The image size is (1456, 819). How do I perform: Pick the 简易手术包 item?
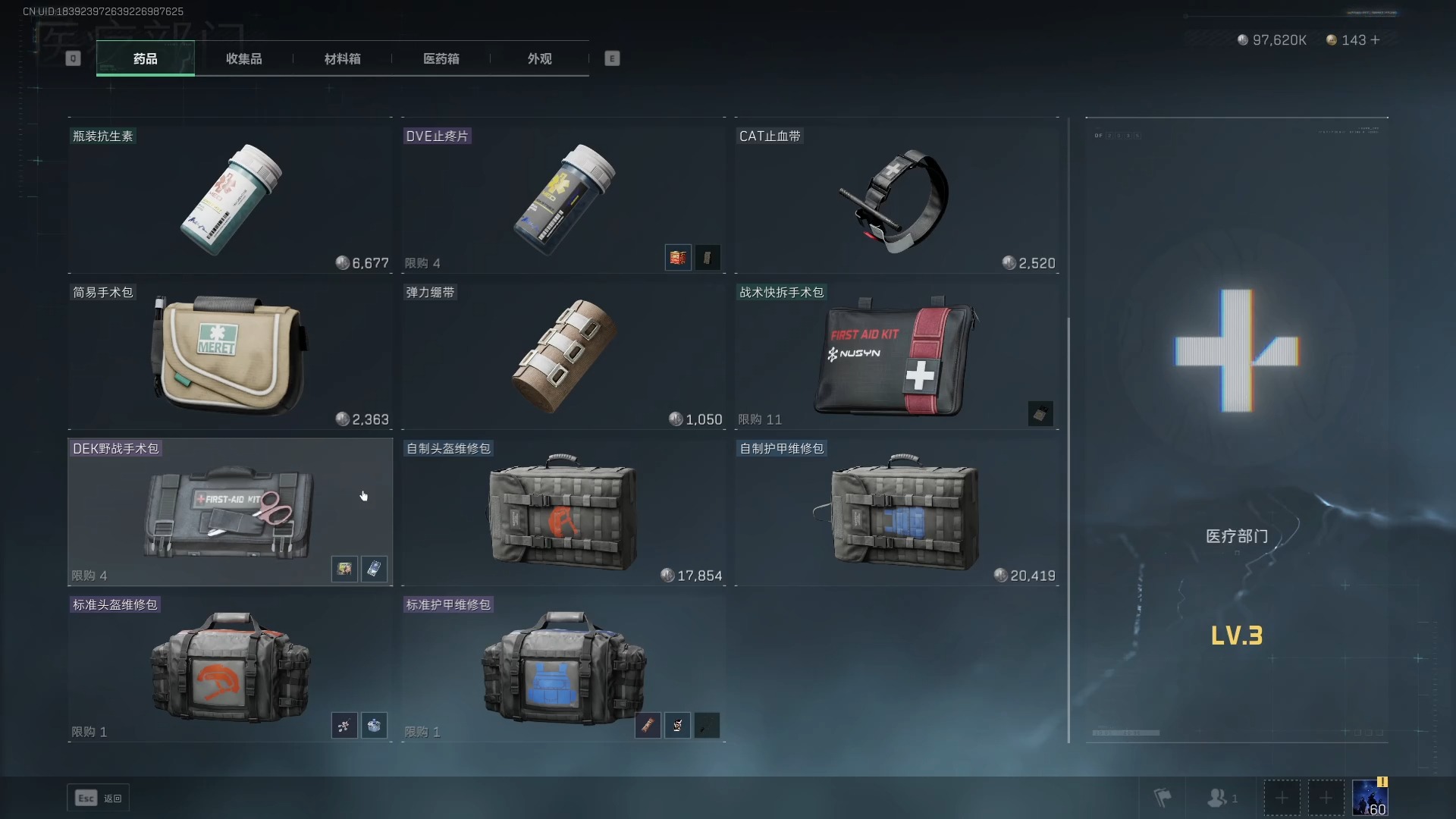(230, 353)
